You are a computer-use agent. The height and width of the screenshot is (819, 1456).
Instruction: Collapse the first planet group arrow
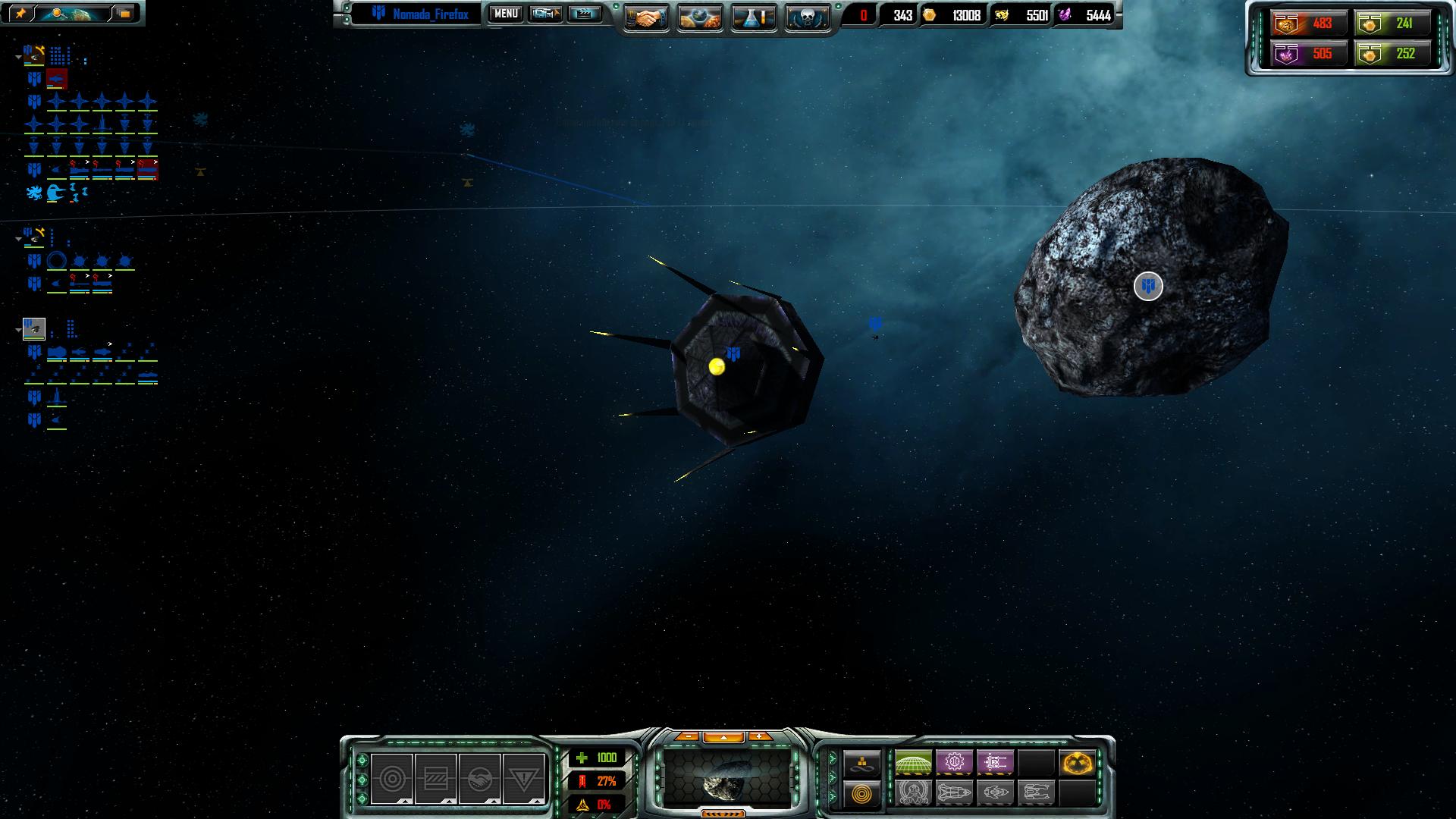pos(18,57)
